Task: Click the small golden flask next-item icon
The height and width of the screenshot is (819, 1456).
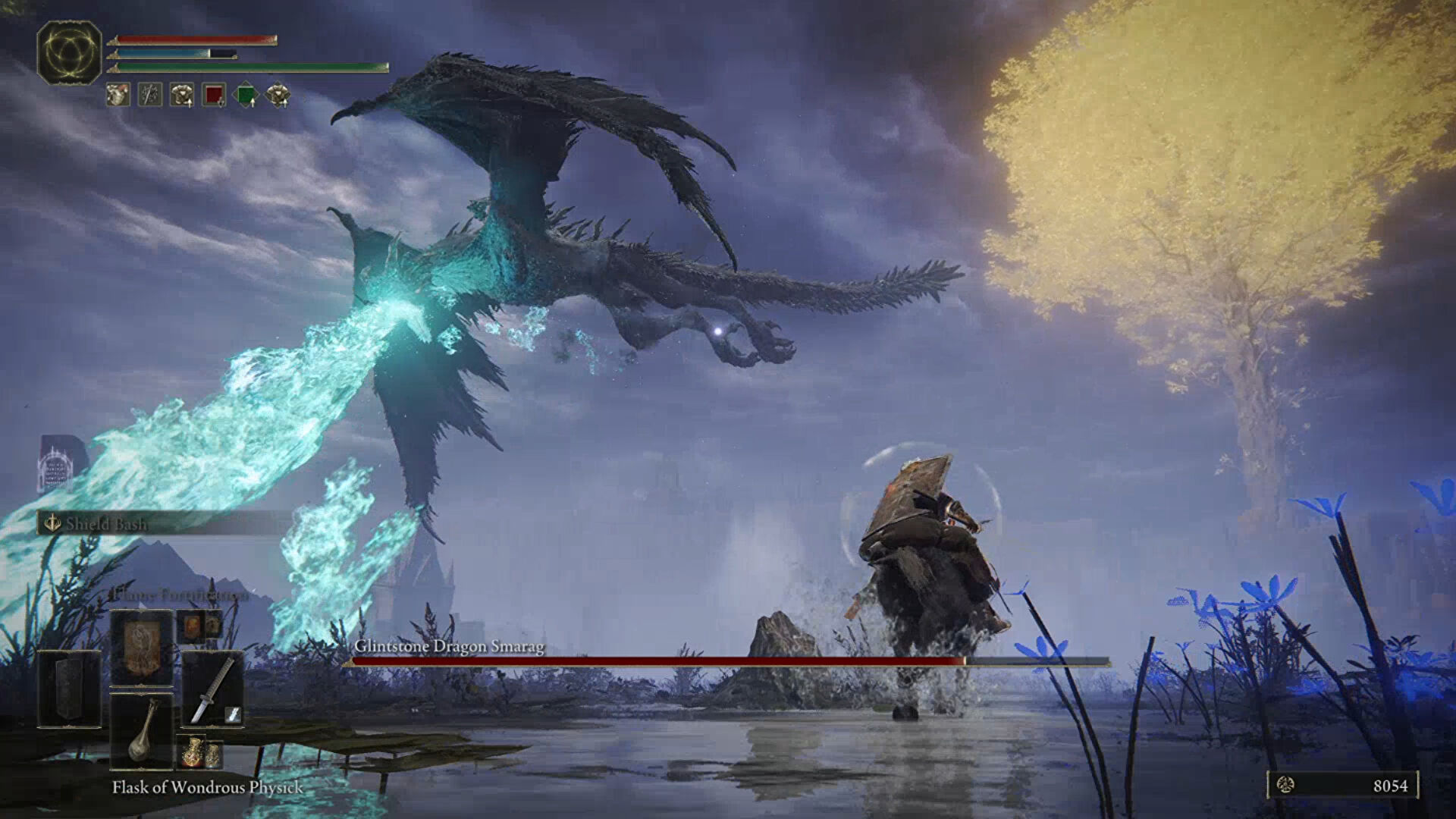Action: pyautogui.click(x=200, y=752)
